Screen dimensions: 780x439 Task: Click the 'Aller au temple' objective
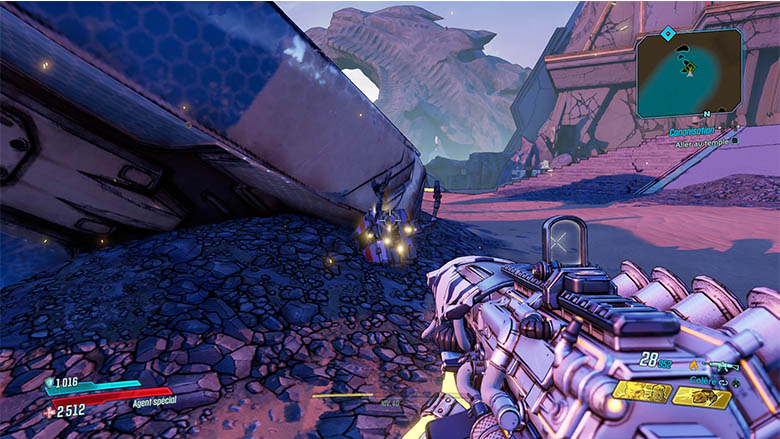(705, 142)
